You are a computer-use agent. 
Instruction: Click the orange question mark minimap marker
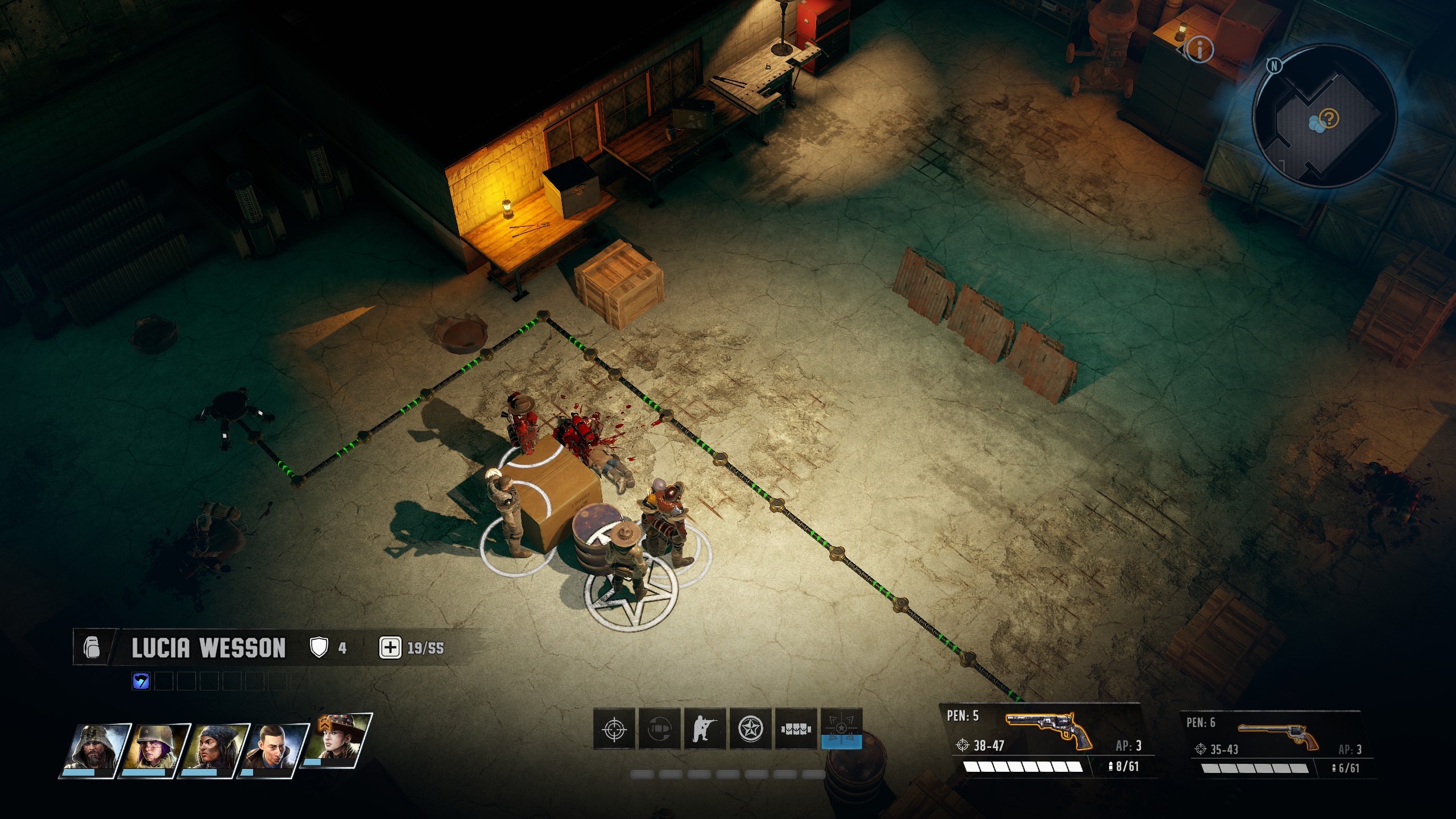tap(1330, 119)
